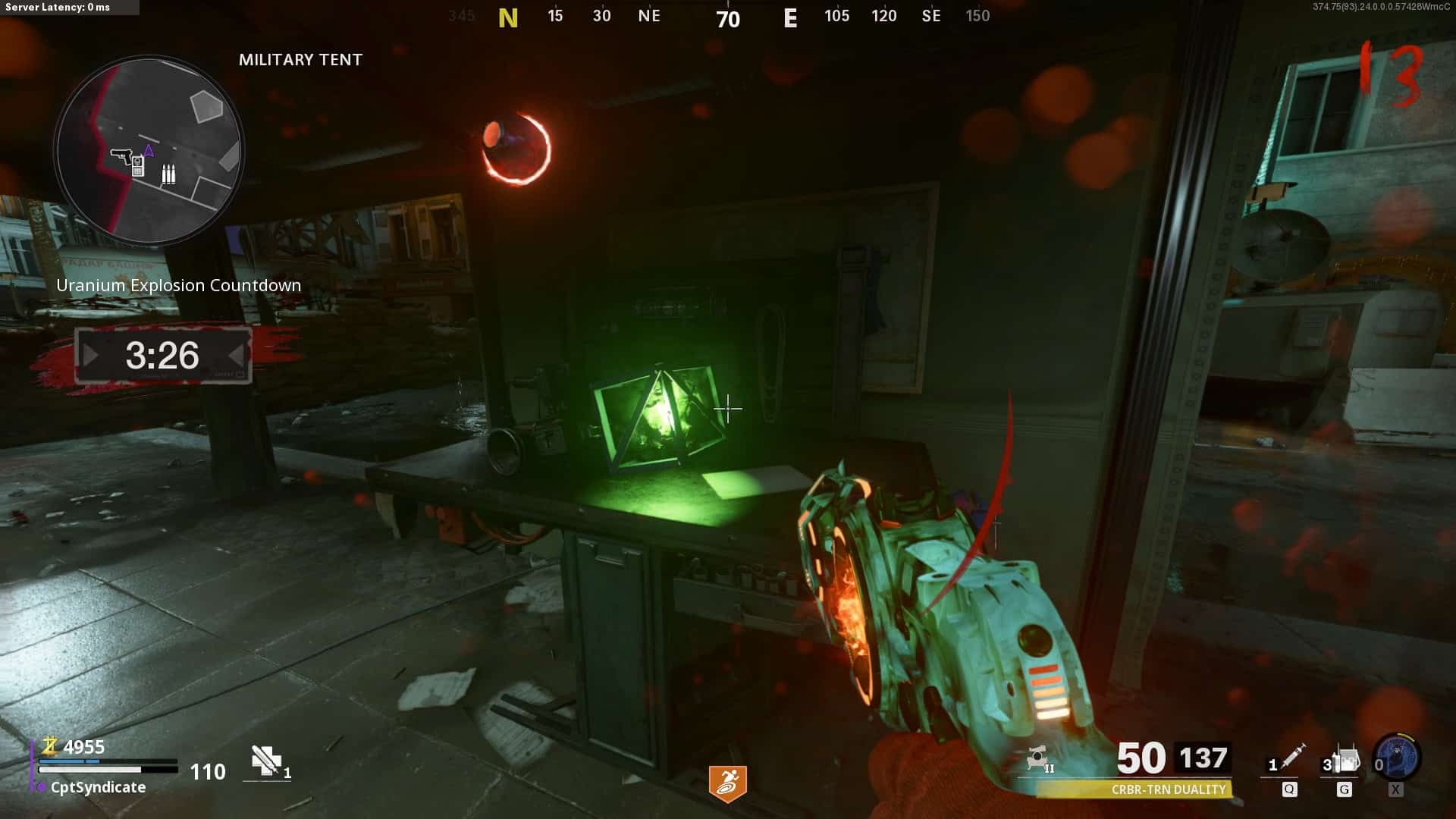
Task: Select the tactical equipment slot with count 3
Action: (1344, 761)
